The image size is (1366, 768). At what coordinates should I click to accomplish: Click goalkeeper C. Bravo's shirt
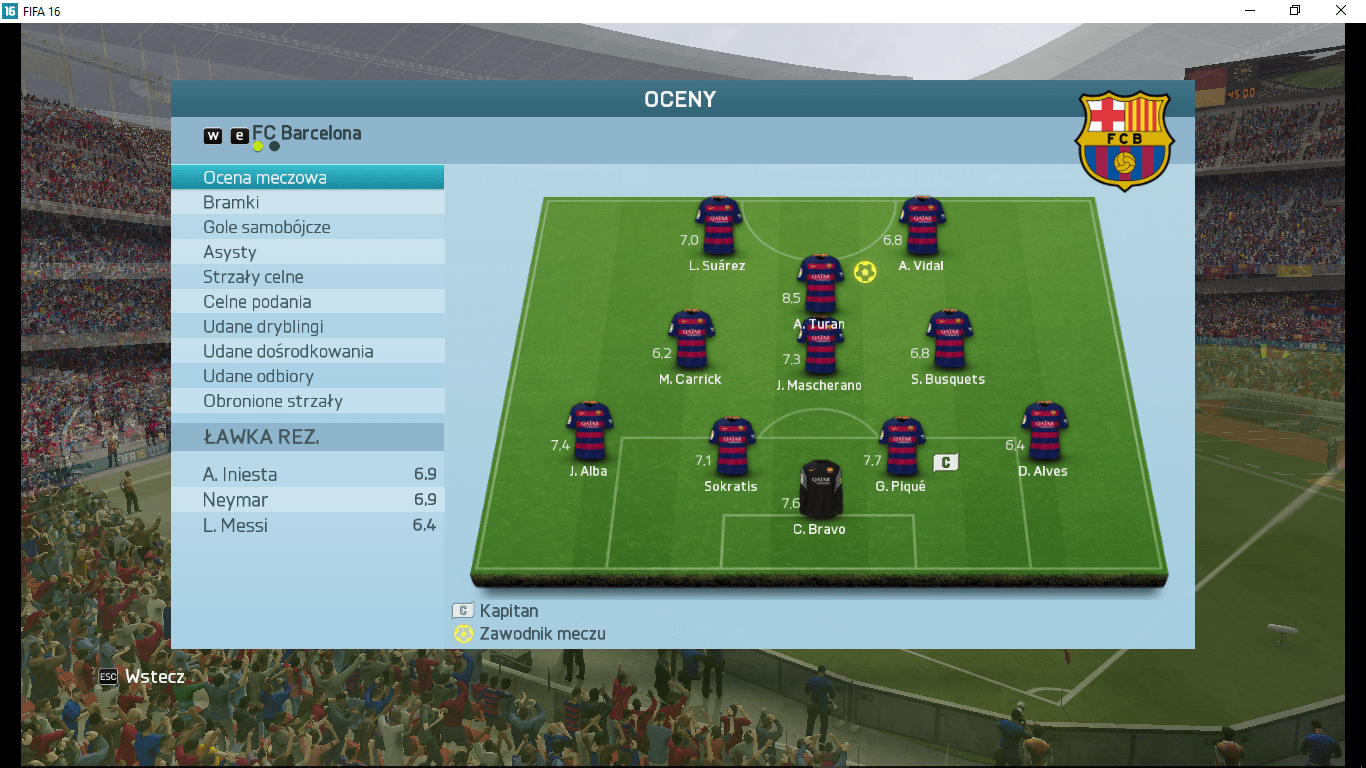(820, 489)
